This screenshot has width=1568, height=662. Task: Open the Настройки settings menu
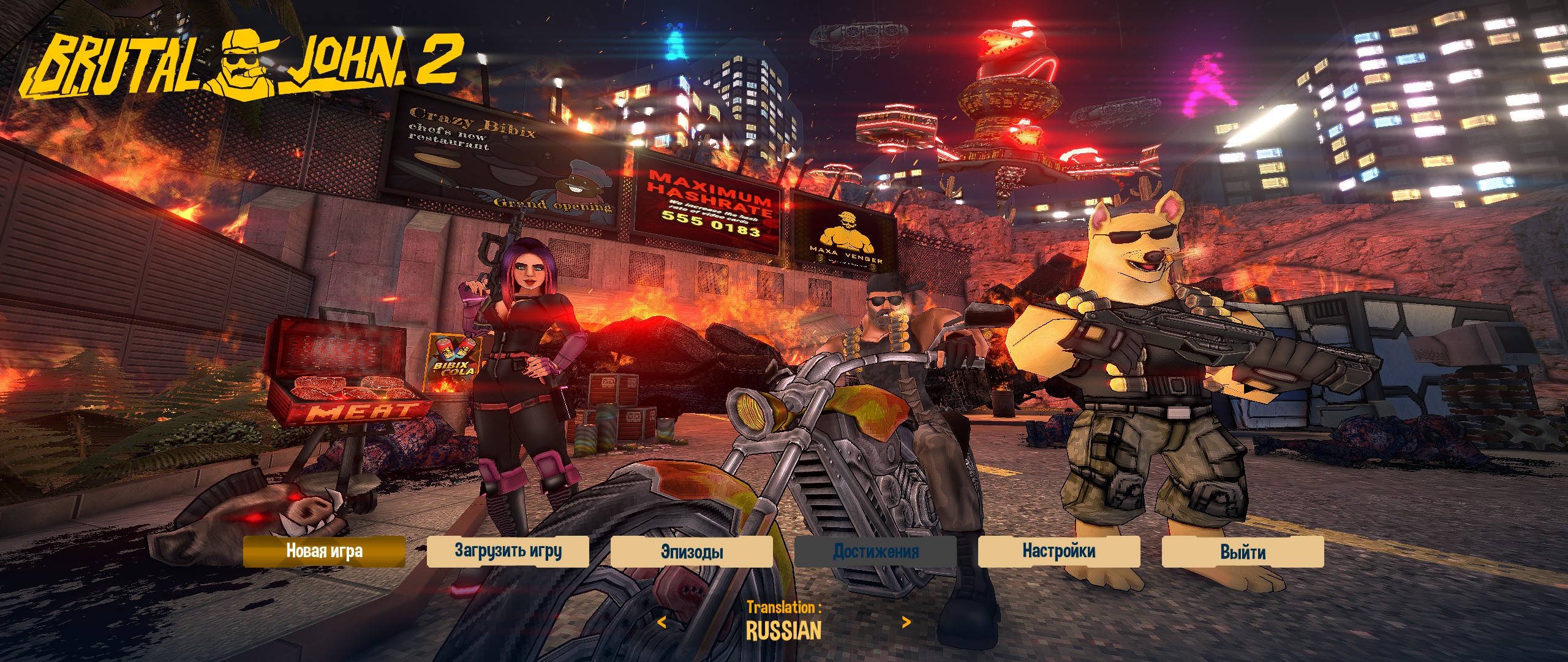tap(1059, 551)
